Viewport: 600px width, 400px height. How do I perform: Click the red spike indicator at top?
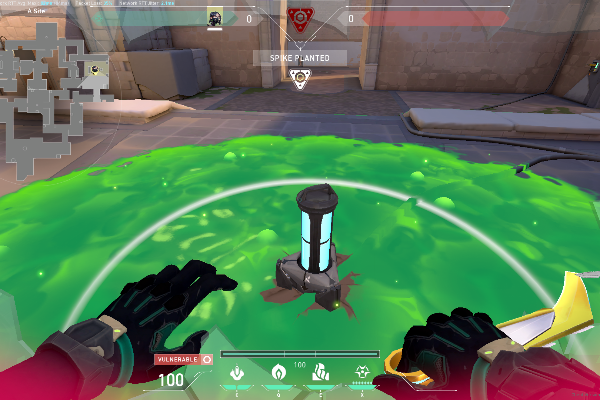(297, 16)
